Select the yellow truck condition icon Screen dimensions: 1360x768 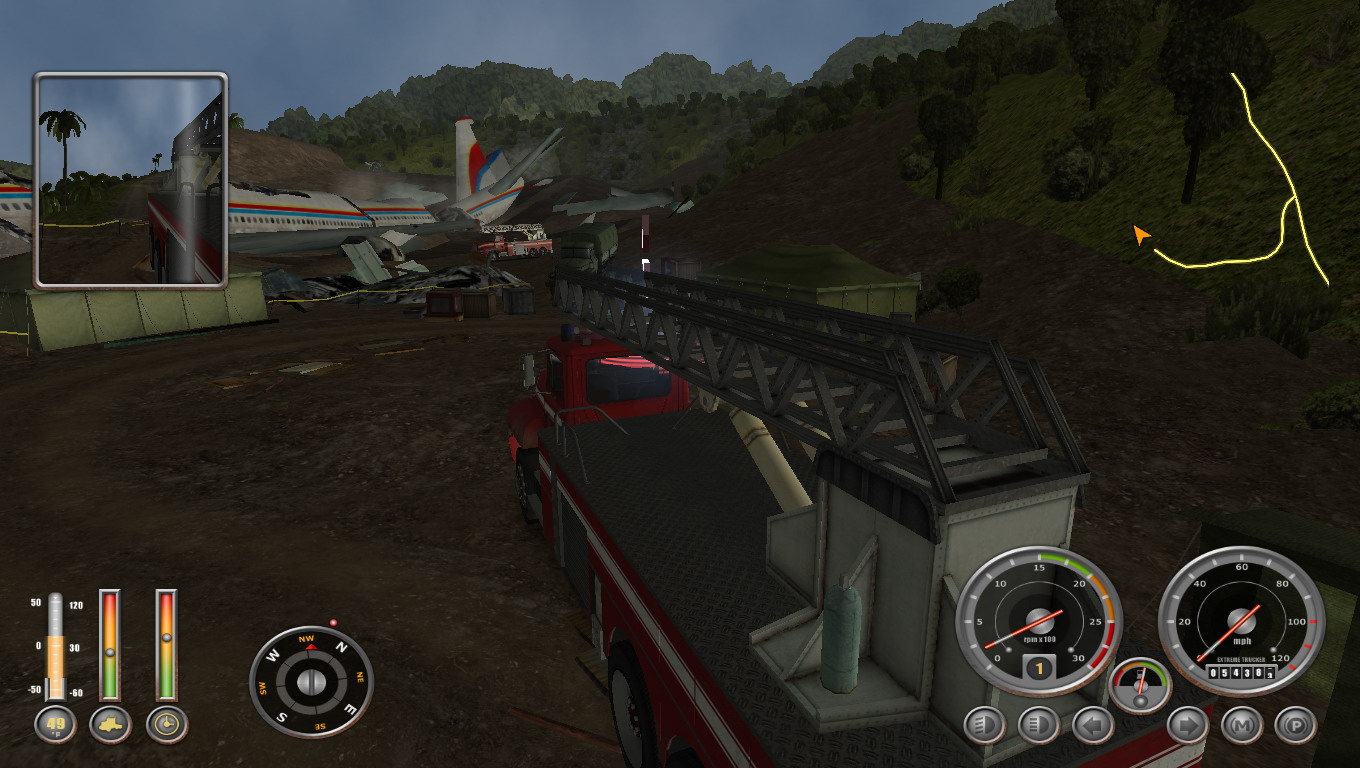(110, 724)
